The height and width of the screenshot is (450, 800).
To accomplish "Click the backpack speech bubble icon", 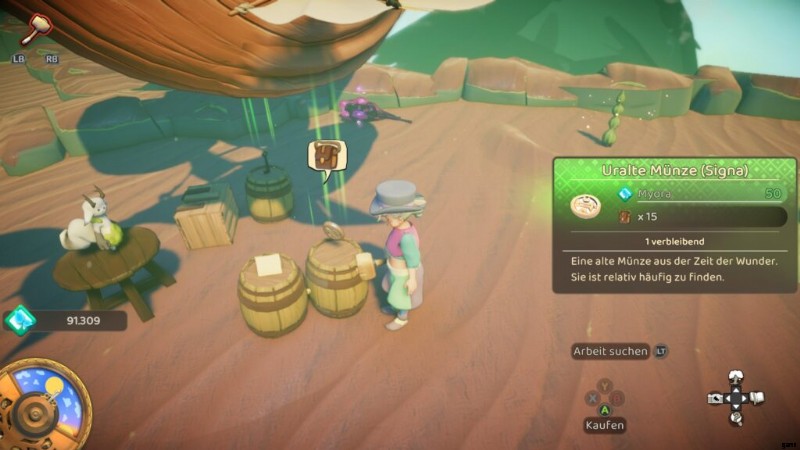I will 326,158.
